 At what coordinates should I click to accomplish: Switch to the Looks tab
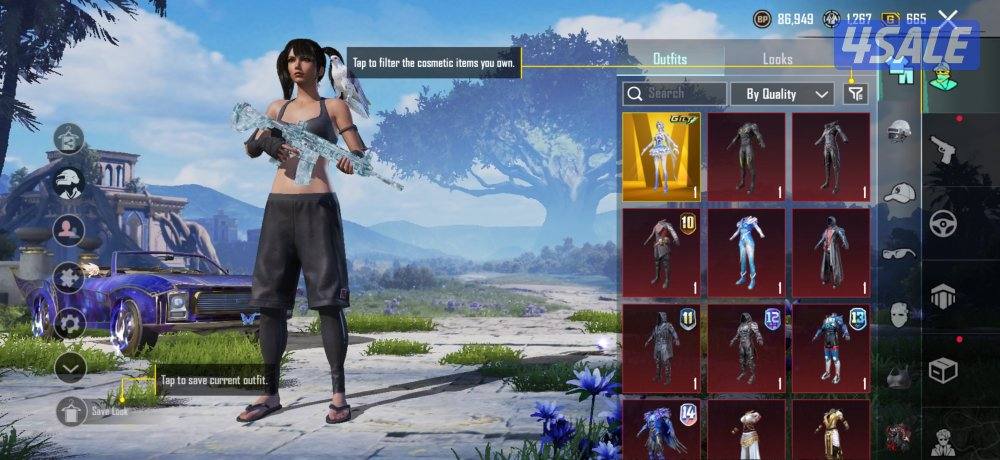(777, 59)
